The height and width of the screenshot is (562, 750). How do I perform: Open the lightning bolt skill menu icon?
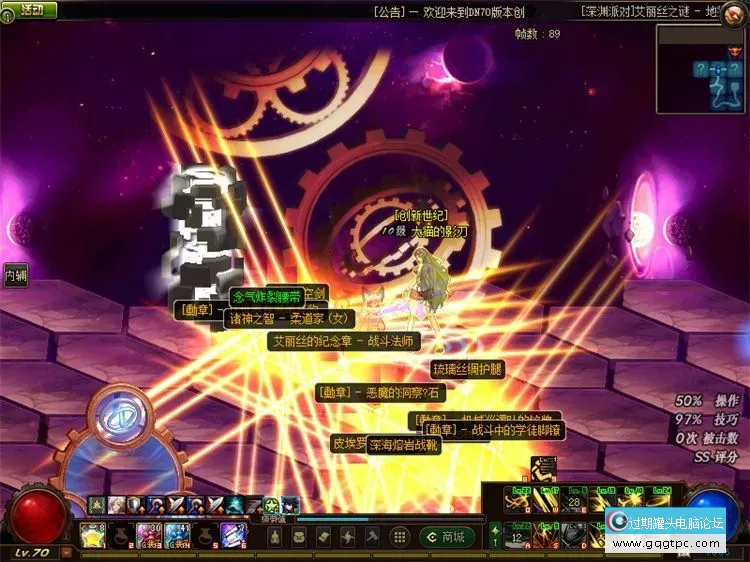pos(347,538)
